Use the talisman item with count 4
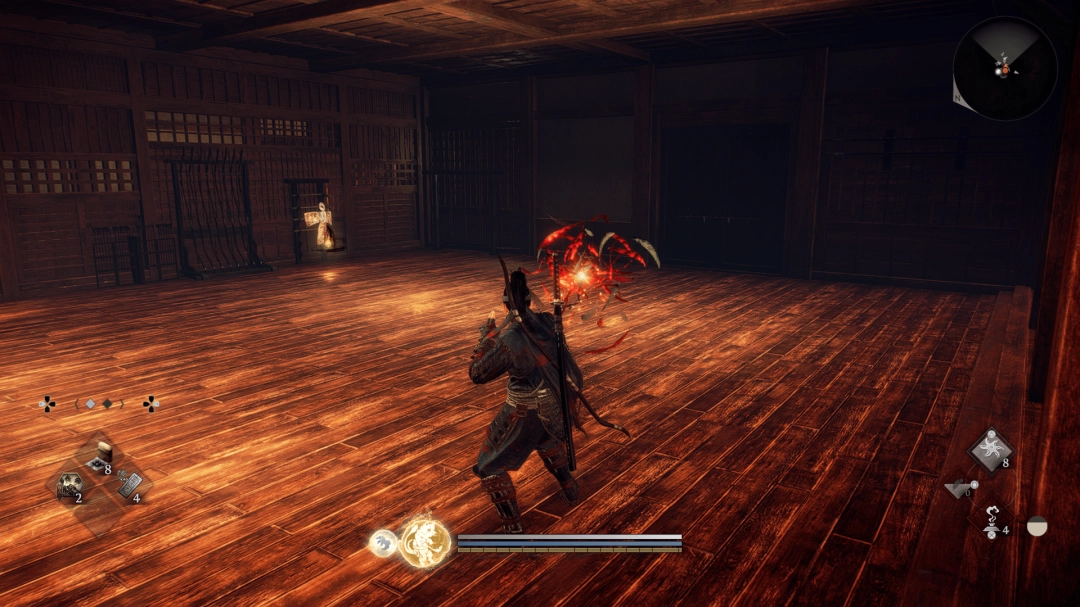1080x607 pixels. pos(129,486)
